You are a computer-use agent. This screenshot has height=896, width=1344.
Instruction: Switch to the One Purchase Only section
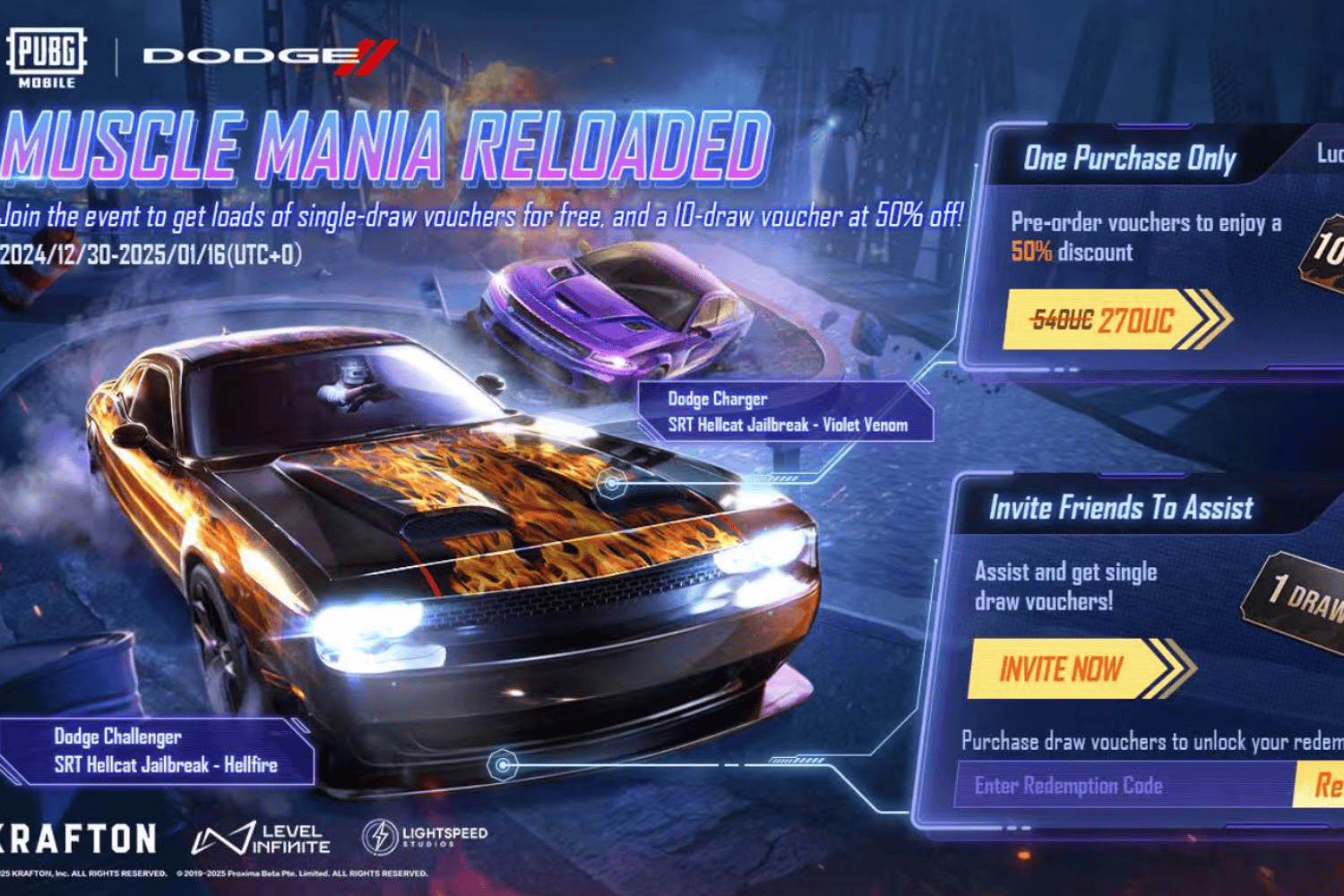(x=1130, y=159)
